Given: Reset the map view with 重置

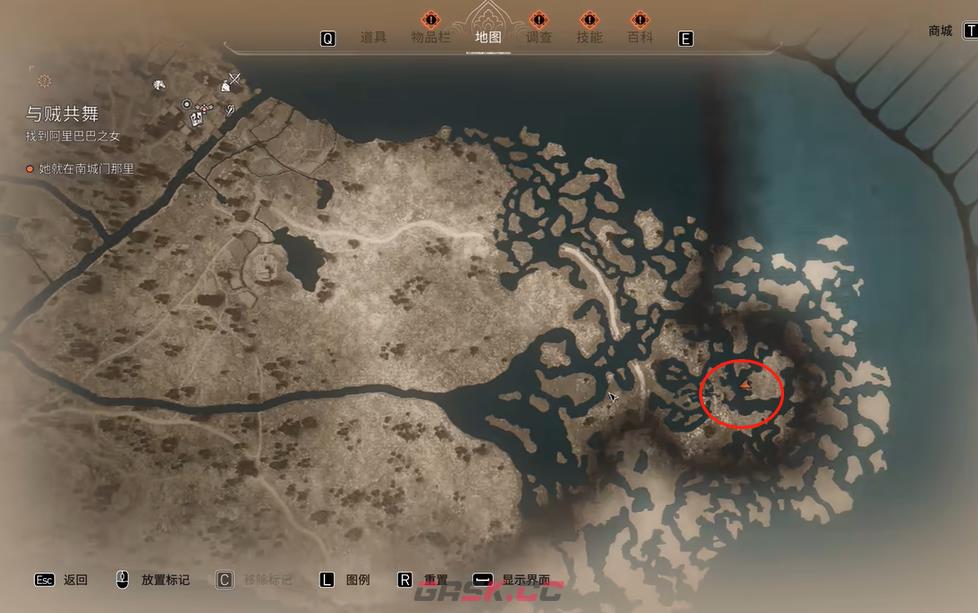Looking at the screenshot, I should (x=435, y=579).
